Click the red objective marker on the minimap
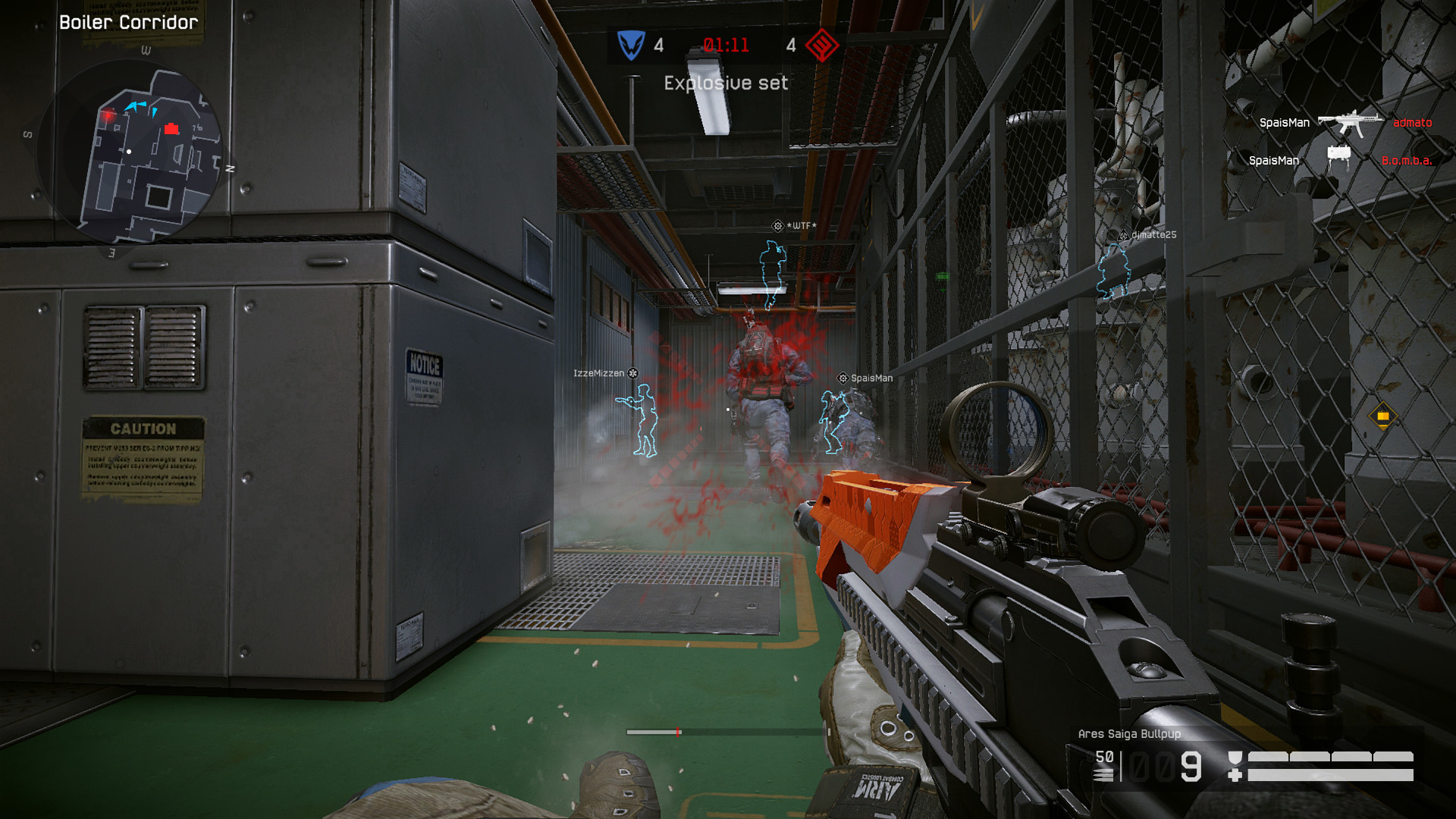Viewport: 1456px width, 819px height. coord(172,129)
